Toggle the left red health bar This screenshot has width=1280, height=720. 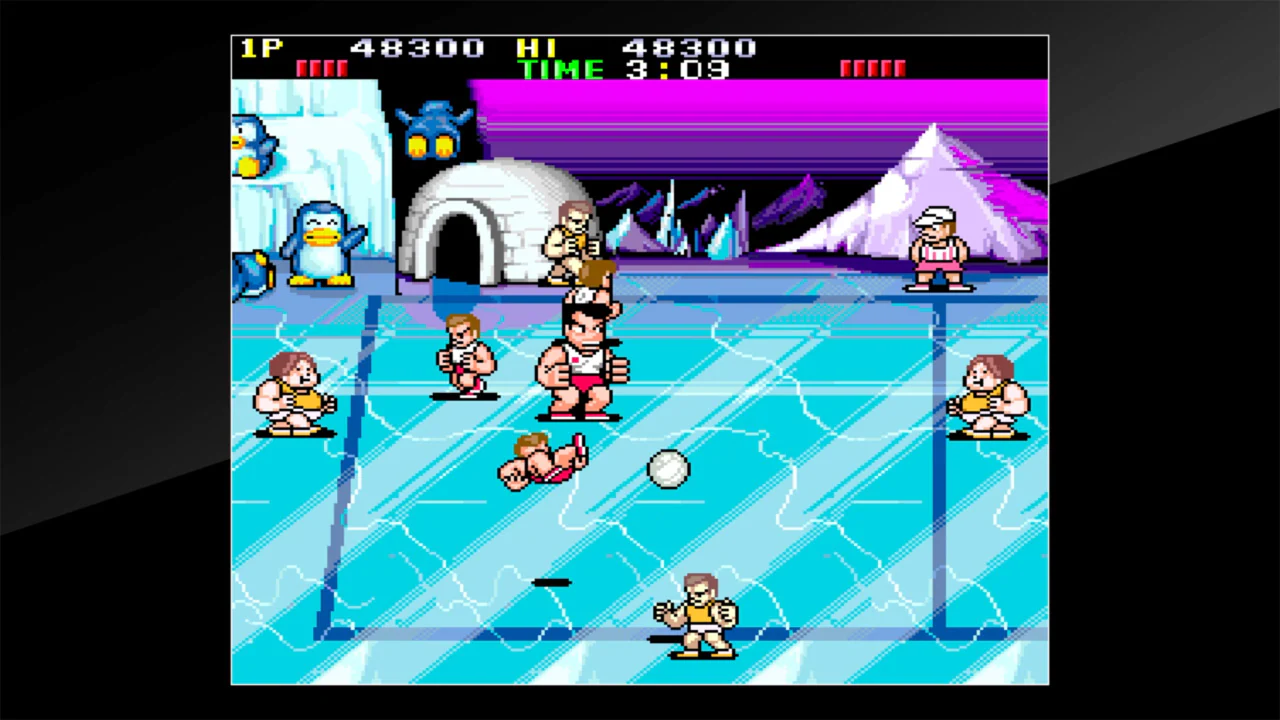coord(322,69)
